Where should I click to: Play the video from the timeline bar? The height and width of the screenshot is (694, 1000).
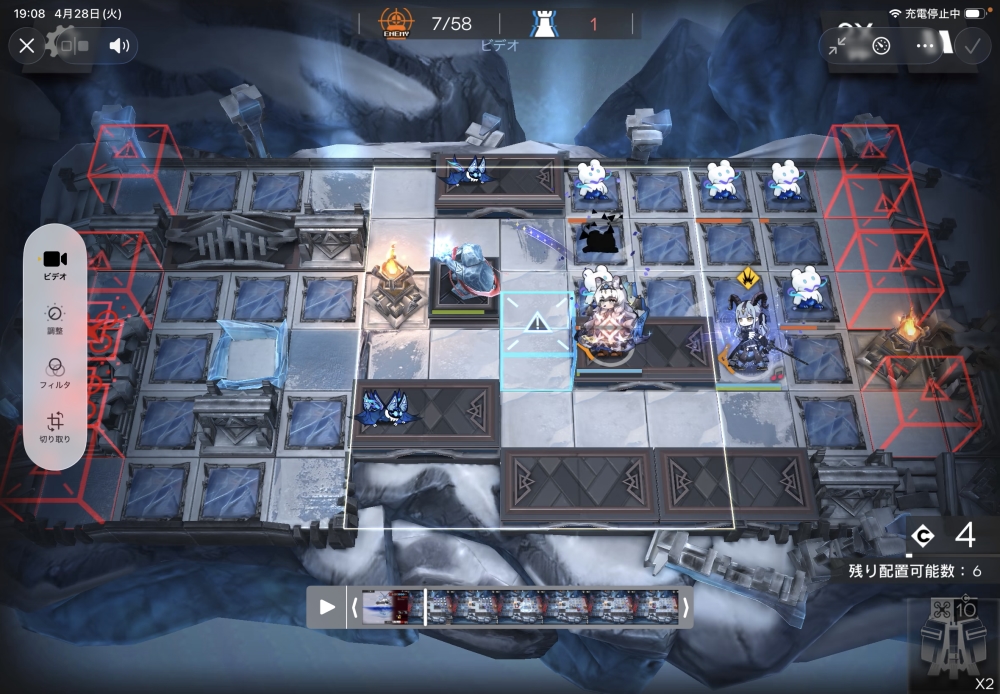(x=327, y=607)
